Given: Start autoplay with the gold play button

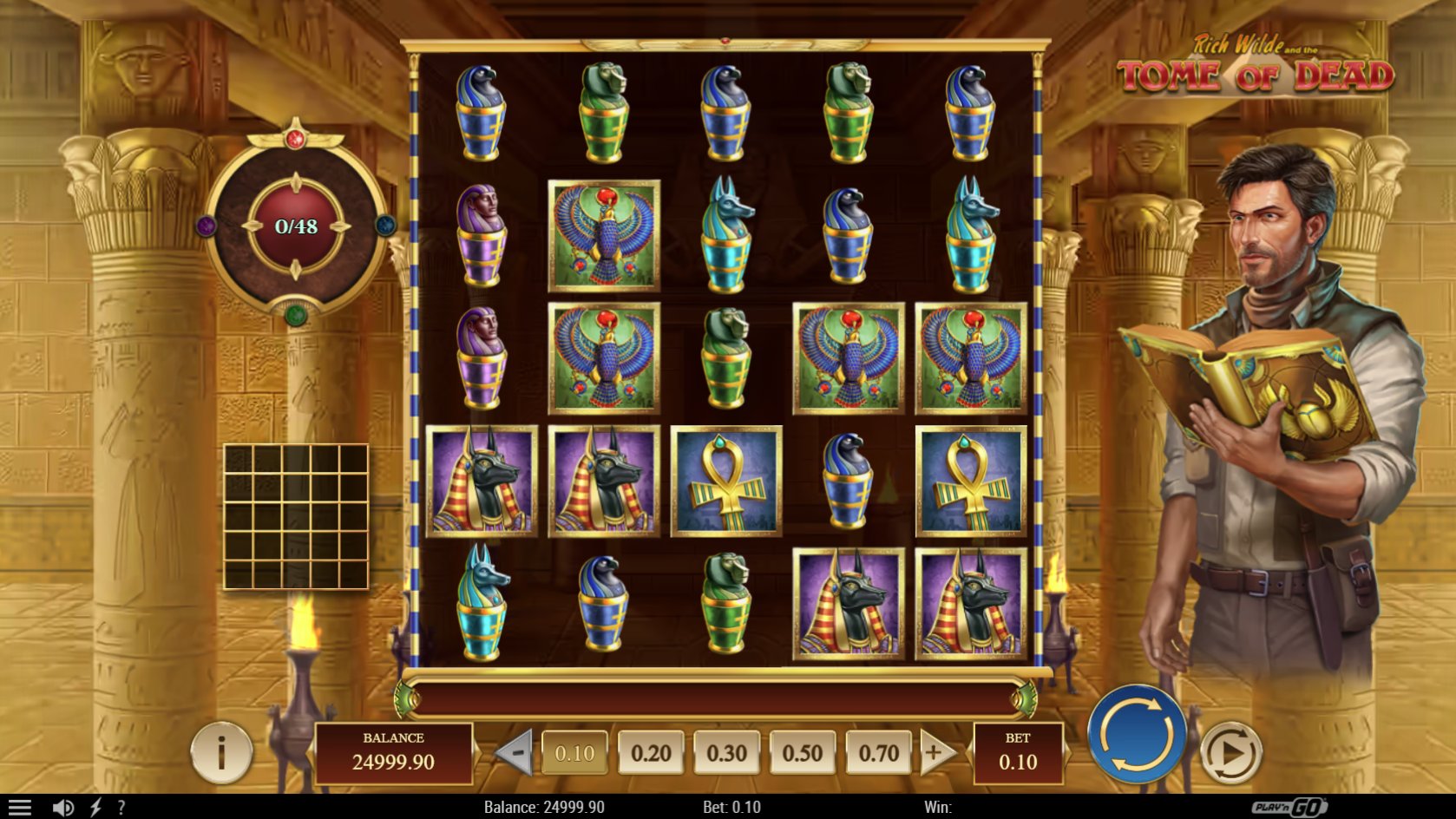Looking at the screenshot, I should (1230, 752).
